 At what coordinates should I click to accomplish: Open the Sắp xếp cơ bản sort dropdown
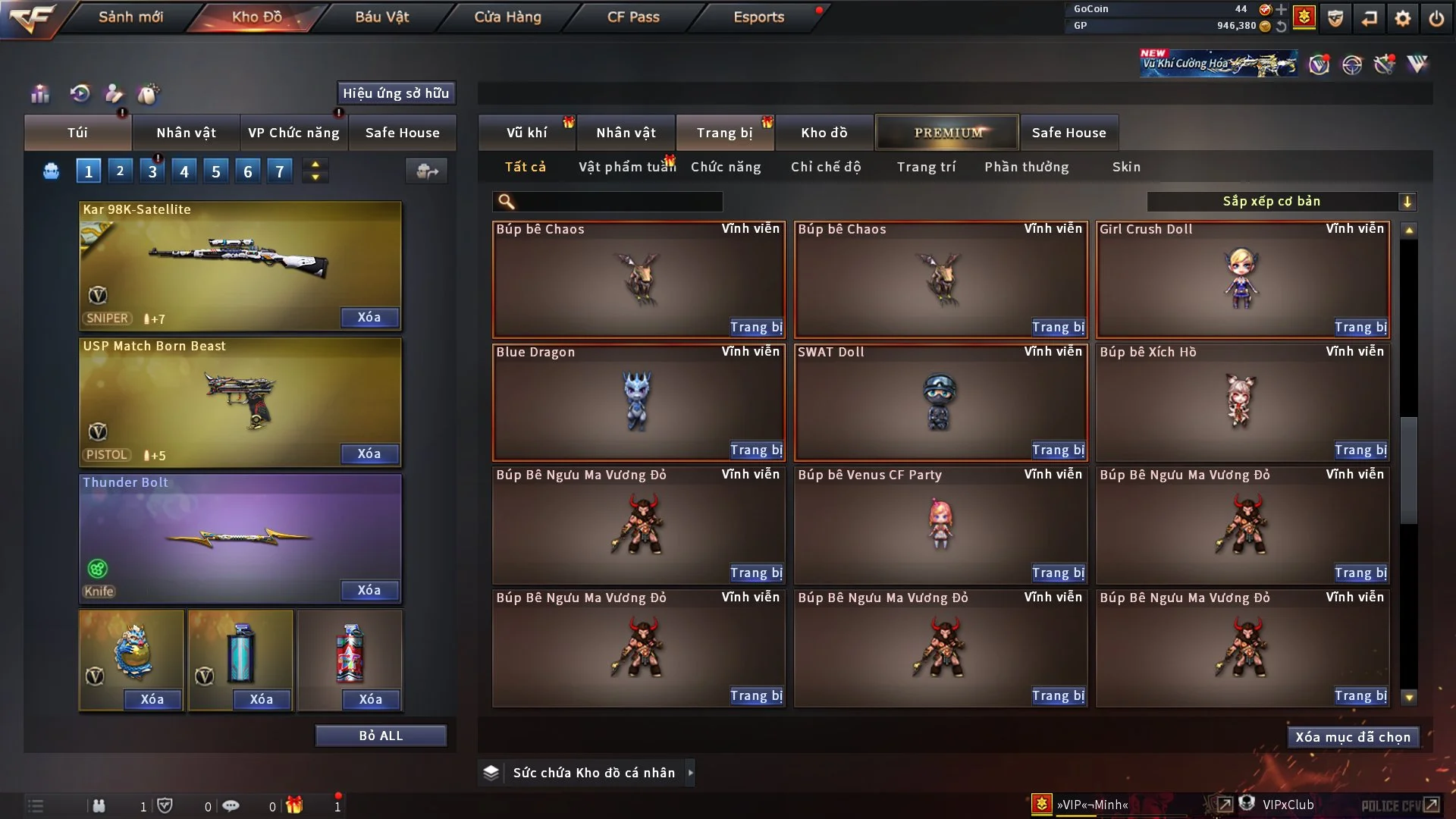tap(1281, 202)
